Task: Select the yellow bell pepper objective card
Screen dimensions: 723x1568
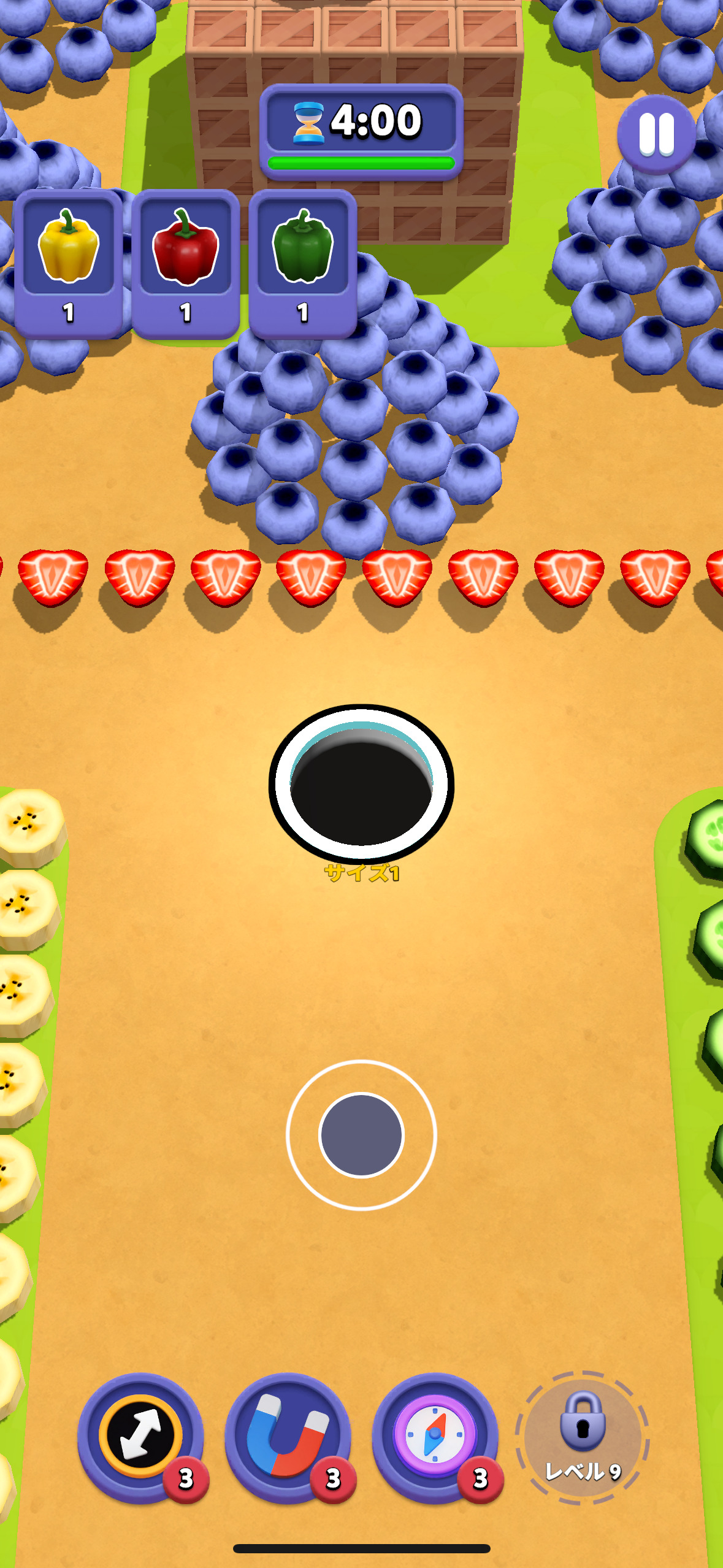Action: (x=68, y=263)
